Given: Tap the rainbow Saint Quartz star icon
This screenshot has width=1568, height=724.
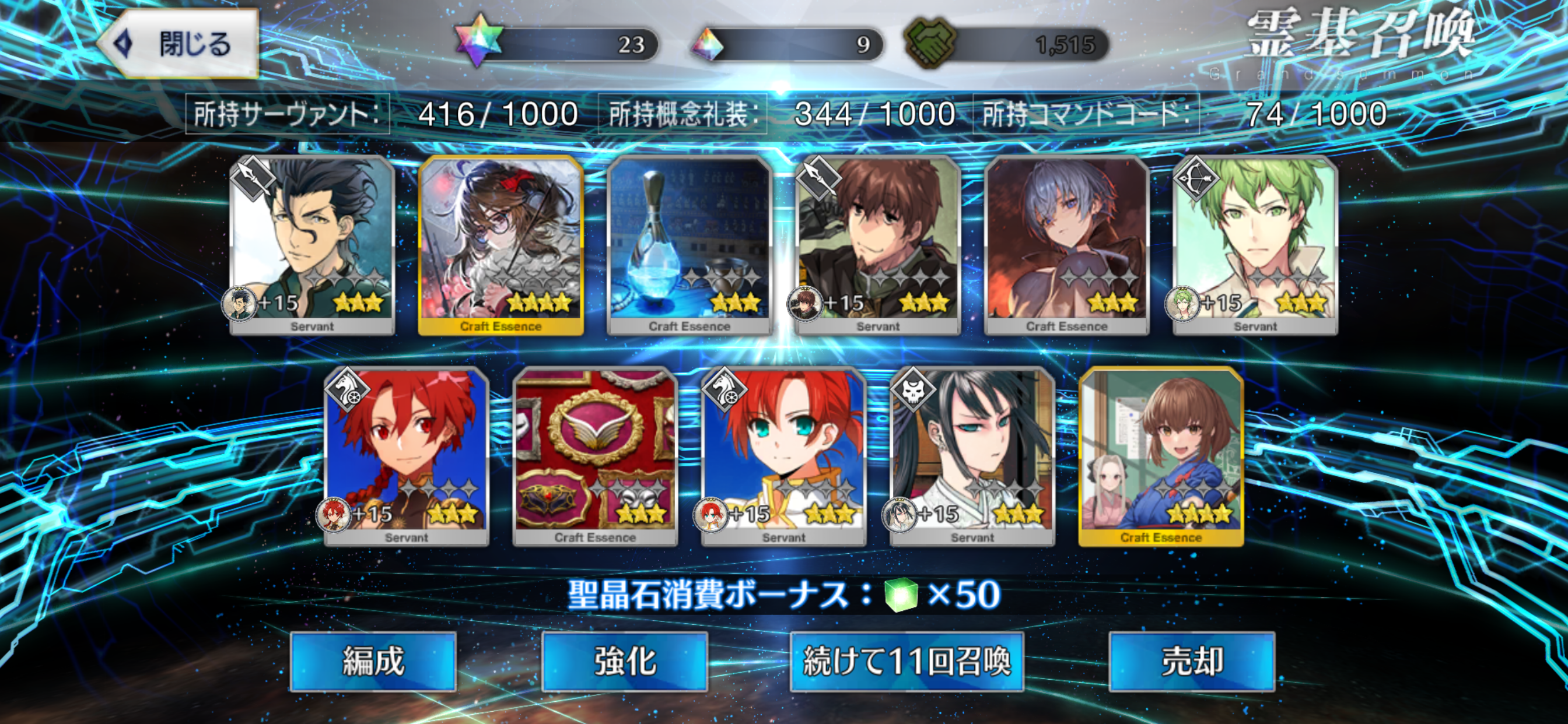Looking at the screenshot, I should (479, 41).
